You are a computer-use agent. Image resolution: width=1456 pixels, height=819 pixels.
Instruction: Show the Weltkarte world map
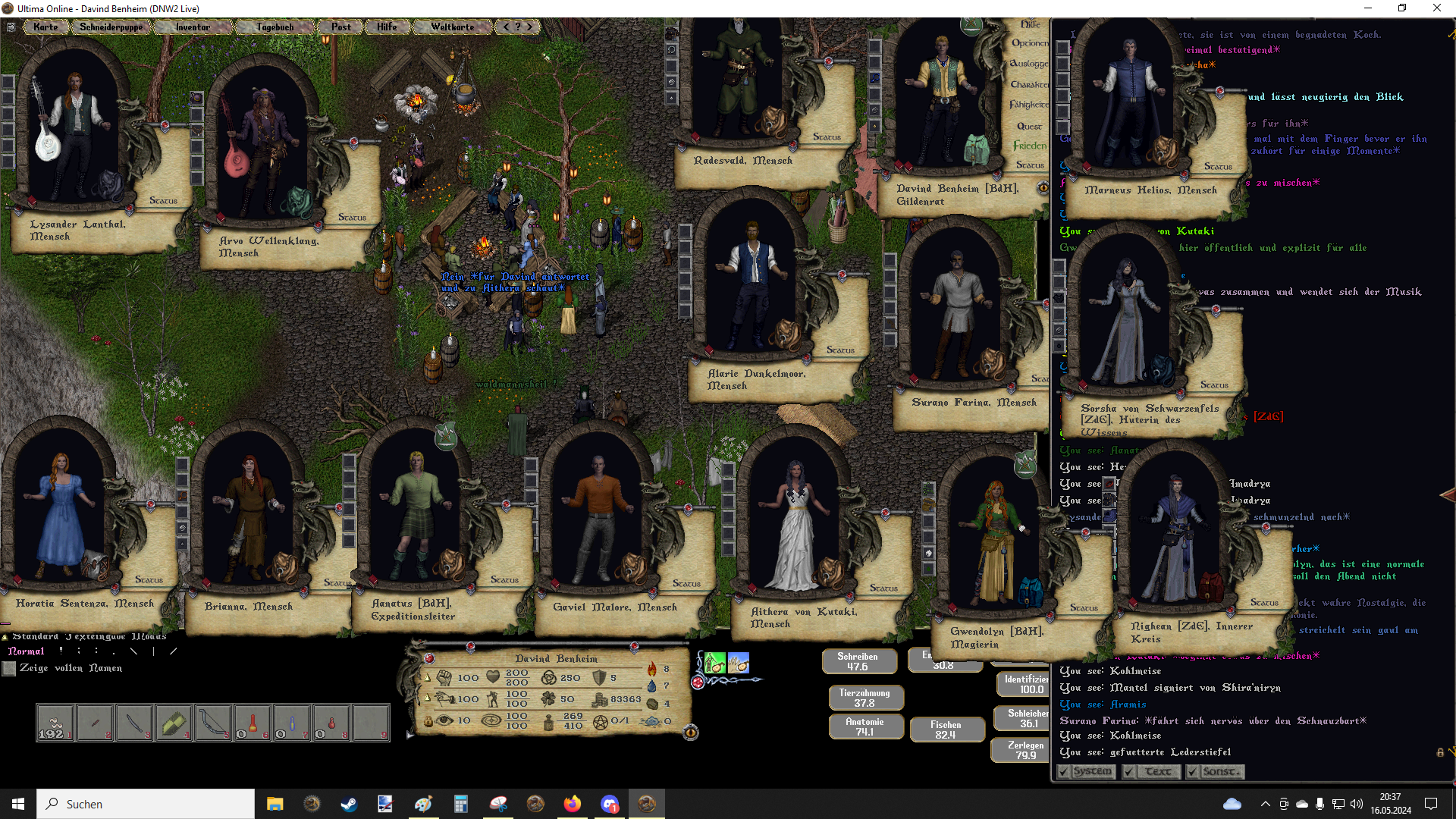pyautogui.click(x=452, y=27)
